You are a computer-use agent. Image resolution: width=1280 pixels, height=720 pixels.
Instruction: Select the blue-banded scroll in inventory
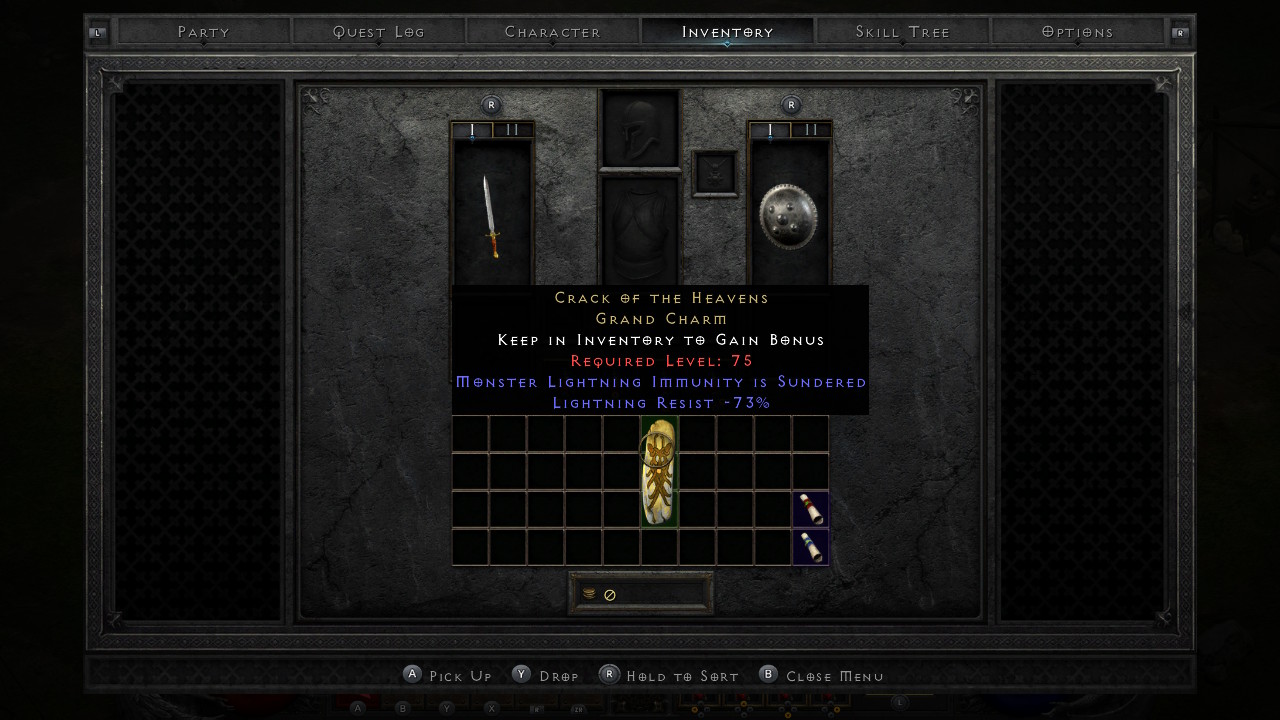point(810,547)
